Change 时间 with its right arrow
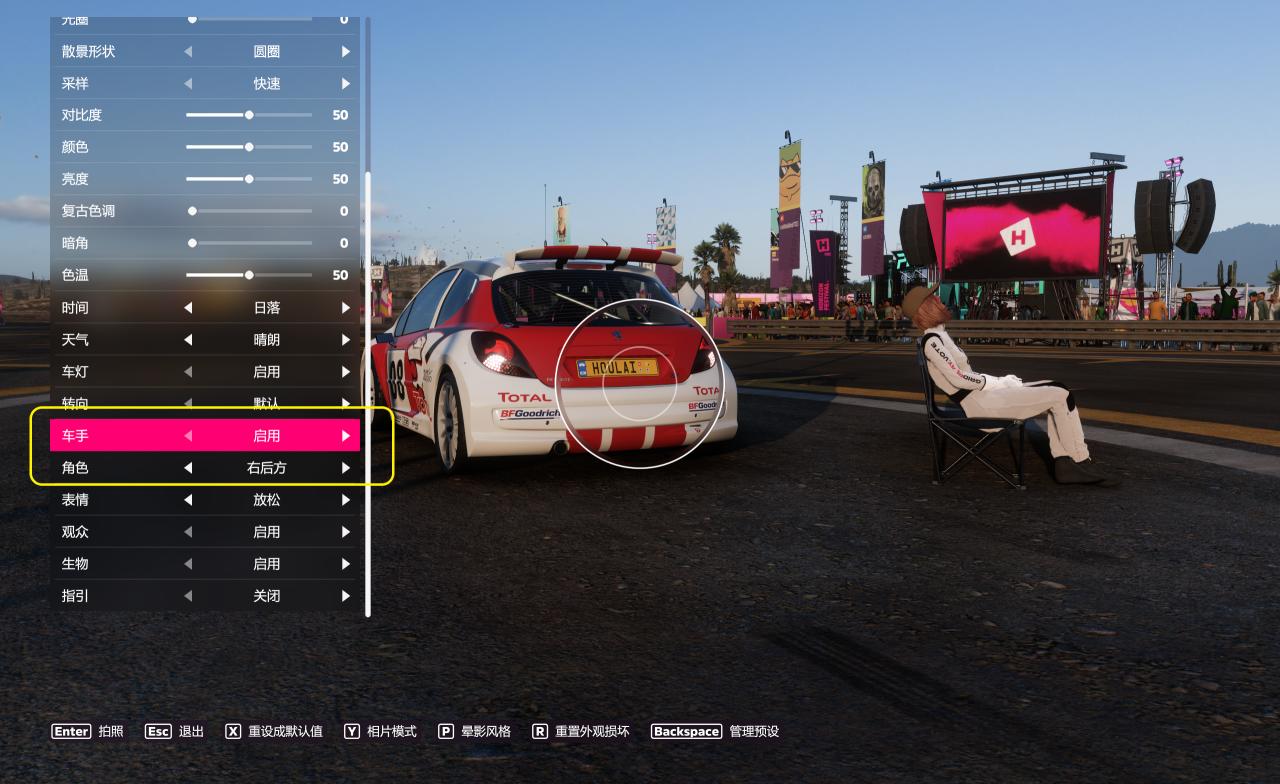This screenshot has width=1280, height=784. click(x=346, y=307)
